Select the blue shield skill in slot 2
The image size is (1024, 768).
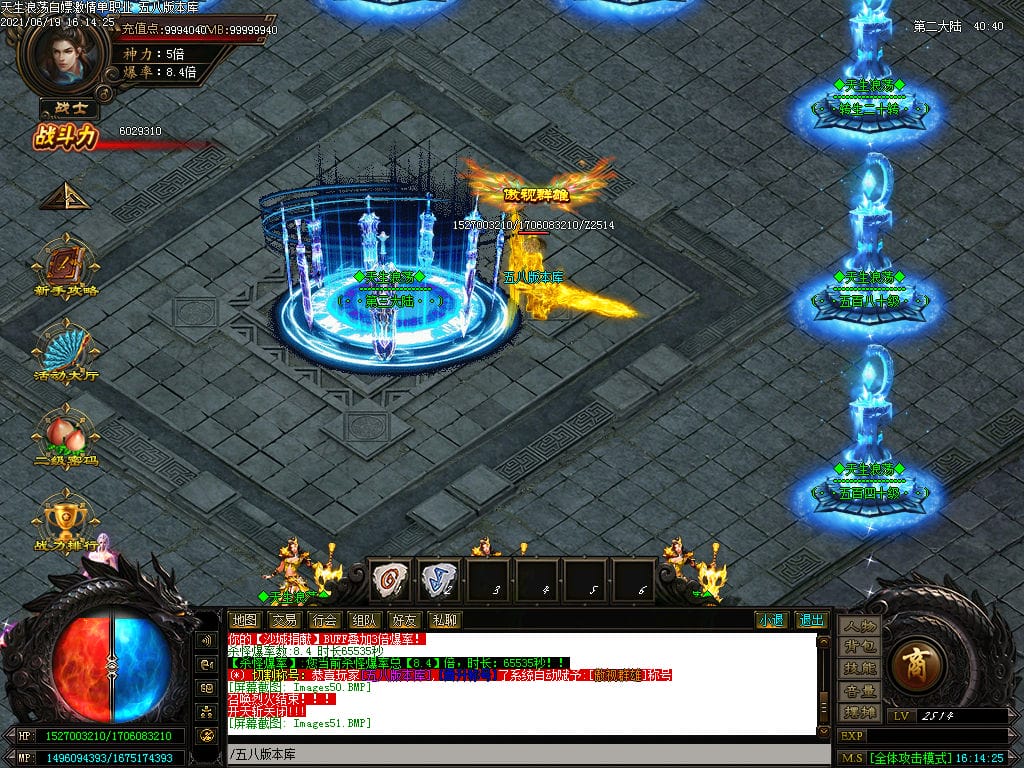click(439, 580)
